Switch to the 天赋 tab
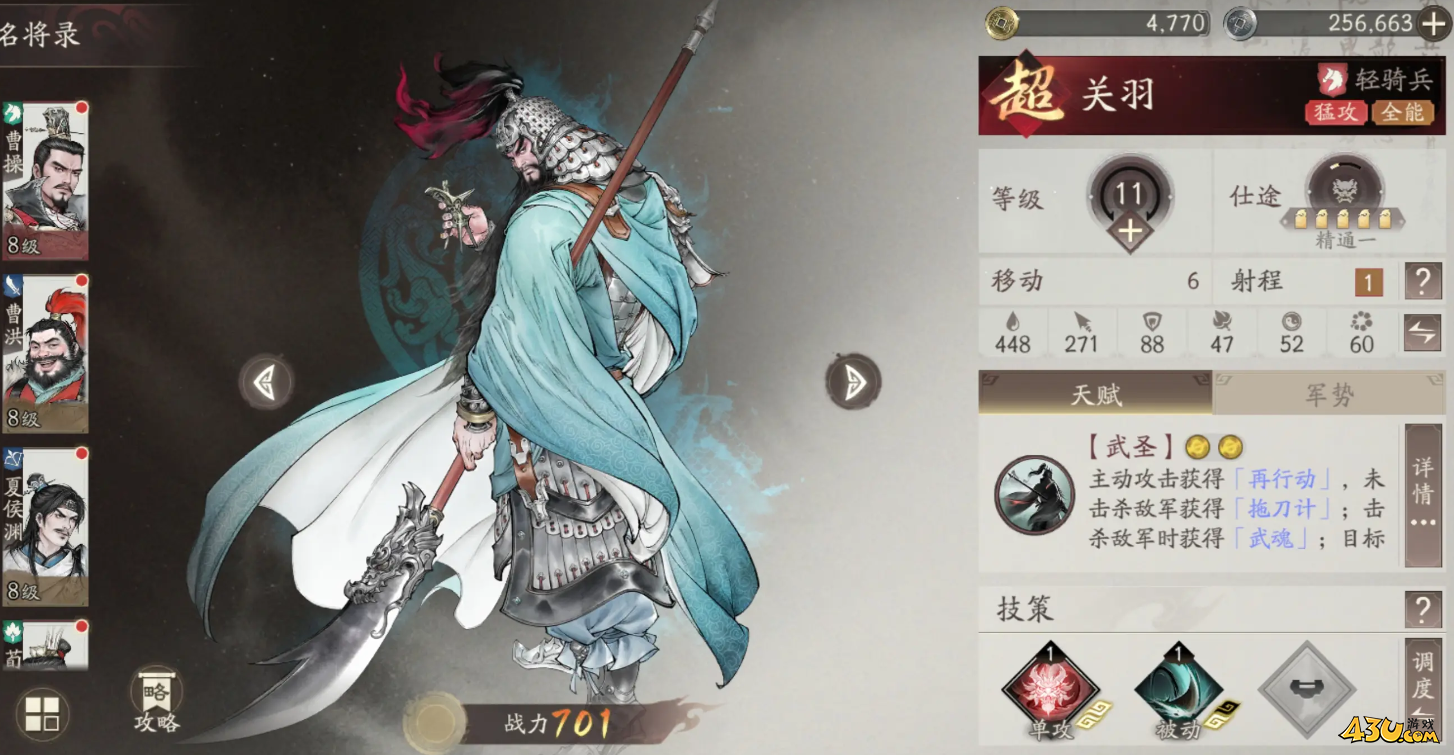This screenshot has width=1454, height=755. [x=1094, y=393]
